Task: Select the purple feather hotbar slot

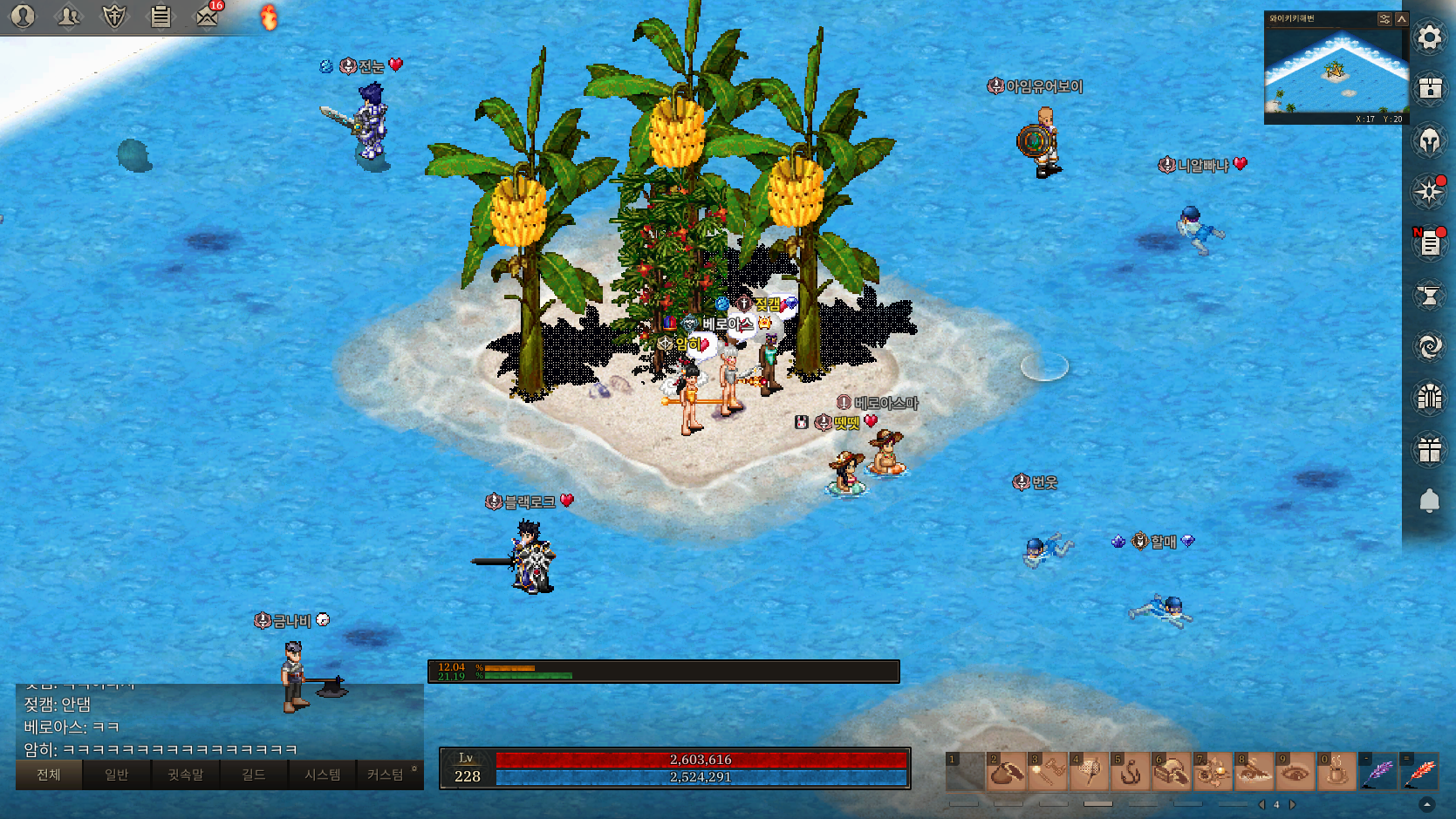Action: pos(1378,771)
